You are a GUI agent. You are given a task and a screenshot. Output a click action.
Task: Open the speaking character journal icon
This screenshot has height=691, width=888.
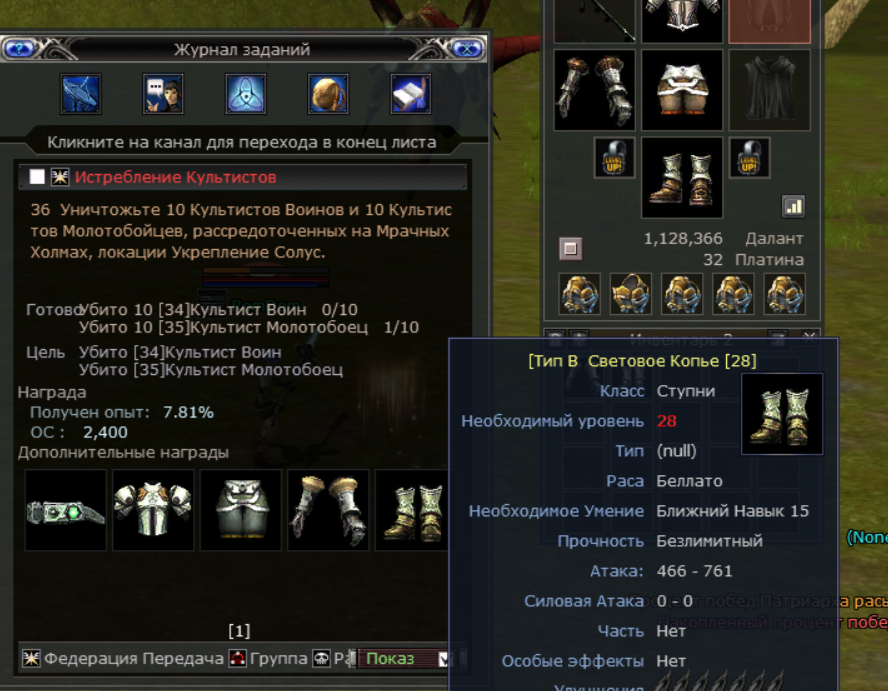pos(163,94)
